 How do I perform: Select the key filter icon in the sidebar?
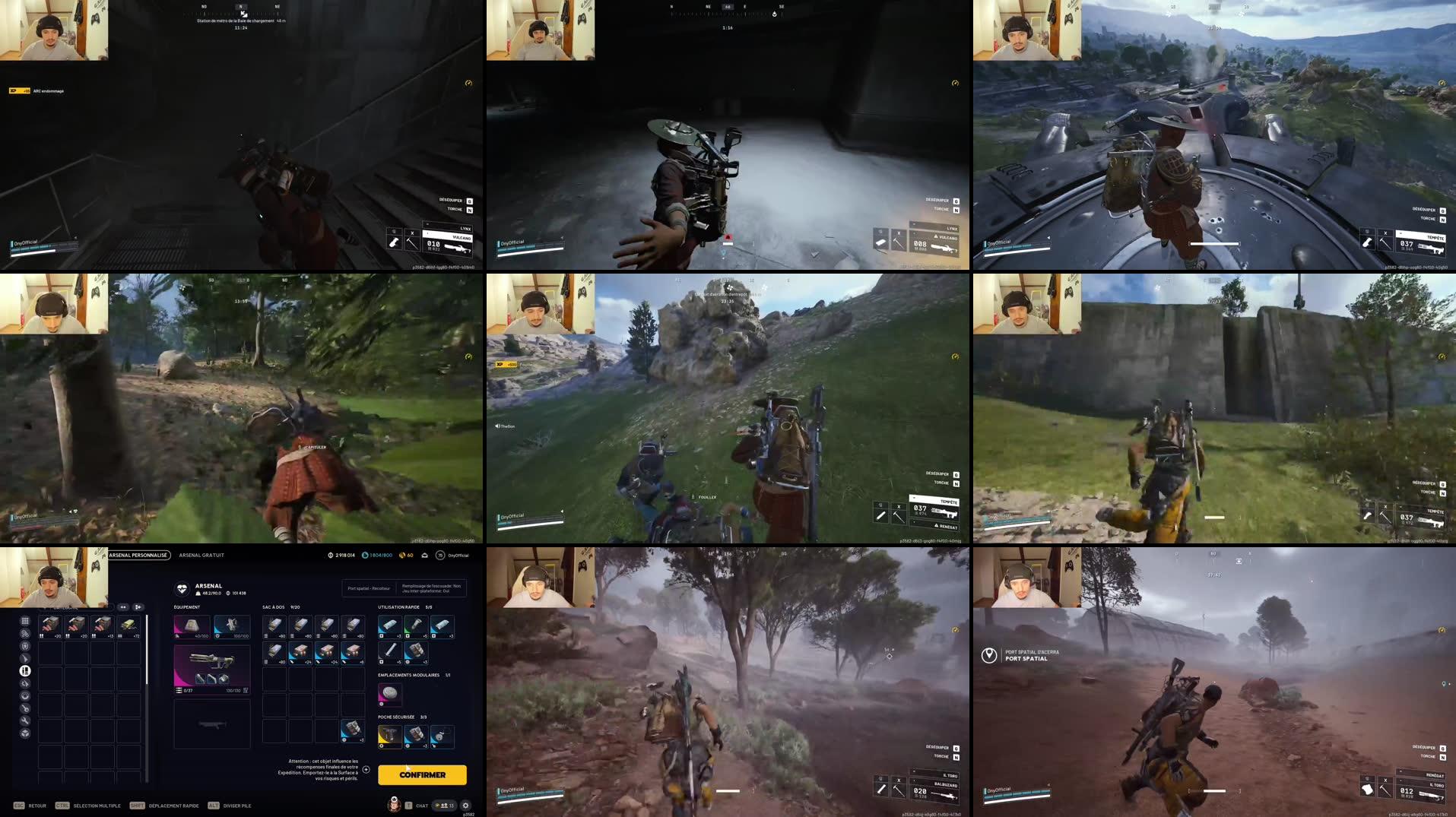pos(25,709)
